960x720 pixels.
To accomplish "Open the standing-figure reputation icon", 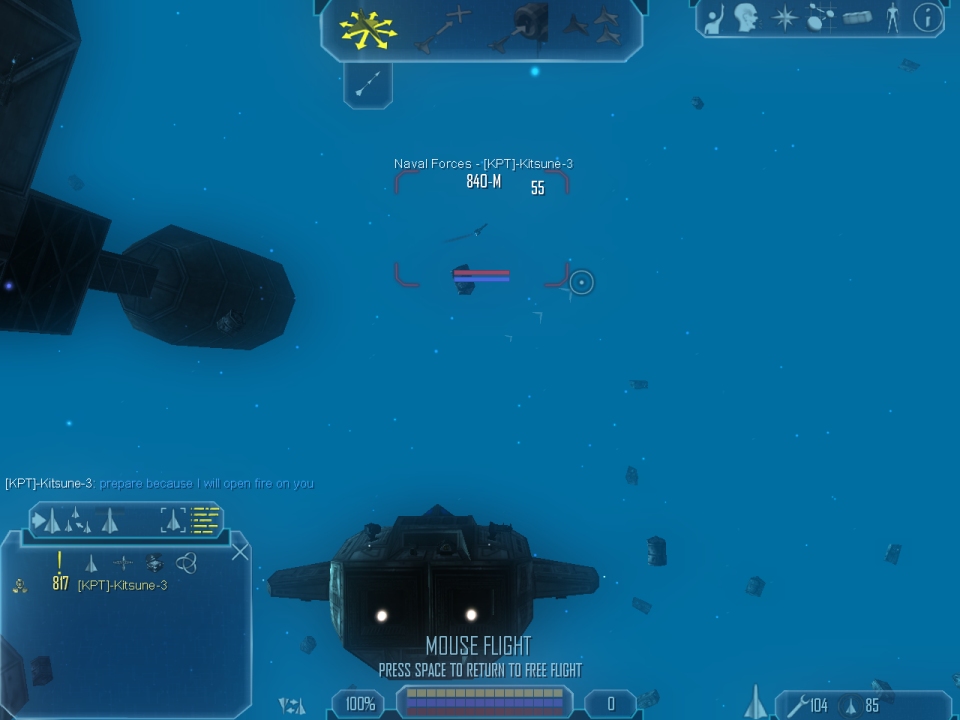I will coord(892,18).
